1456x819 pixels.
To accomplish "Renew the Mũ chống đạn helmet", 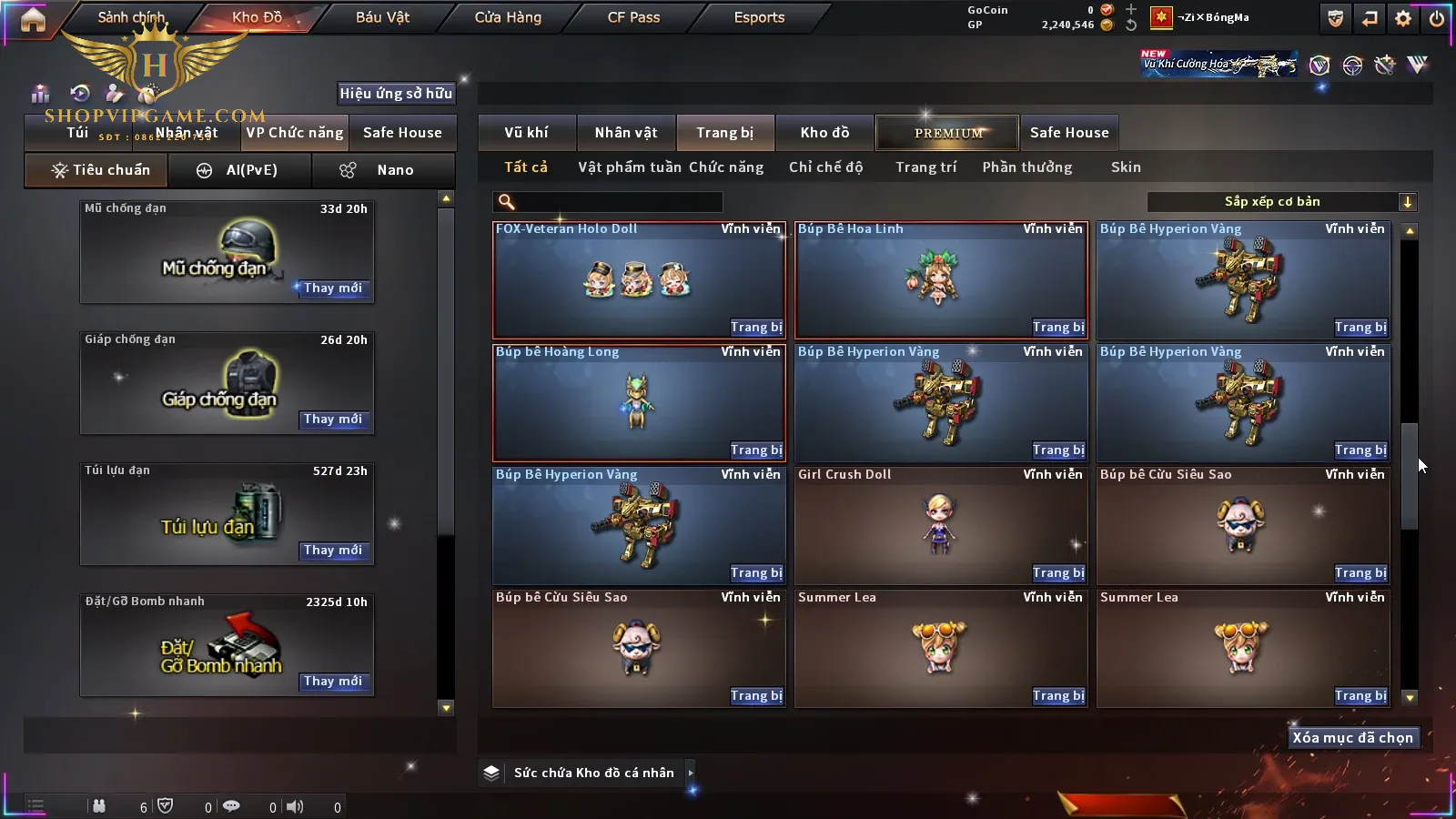I will [x=333, y=288].
